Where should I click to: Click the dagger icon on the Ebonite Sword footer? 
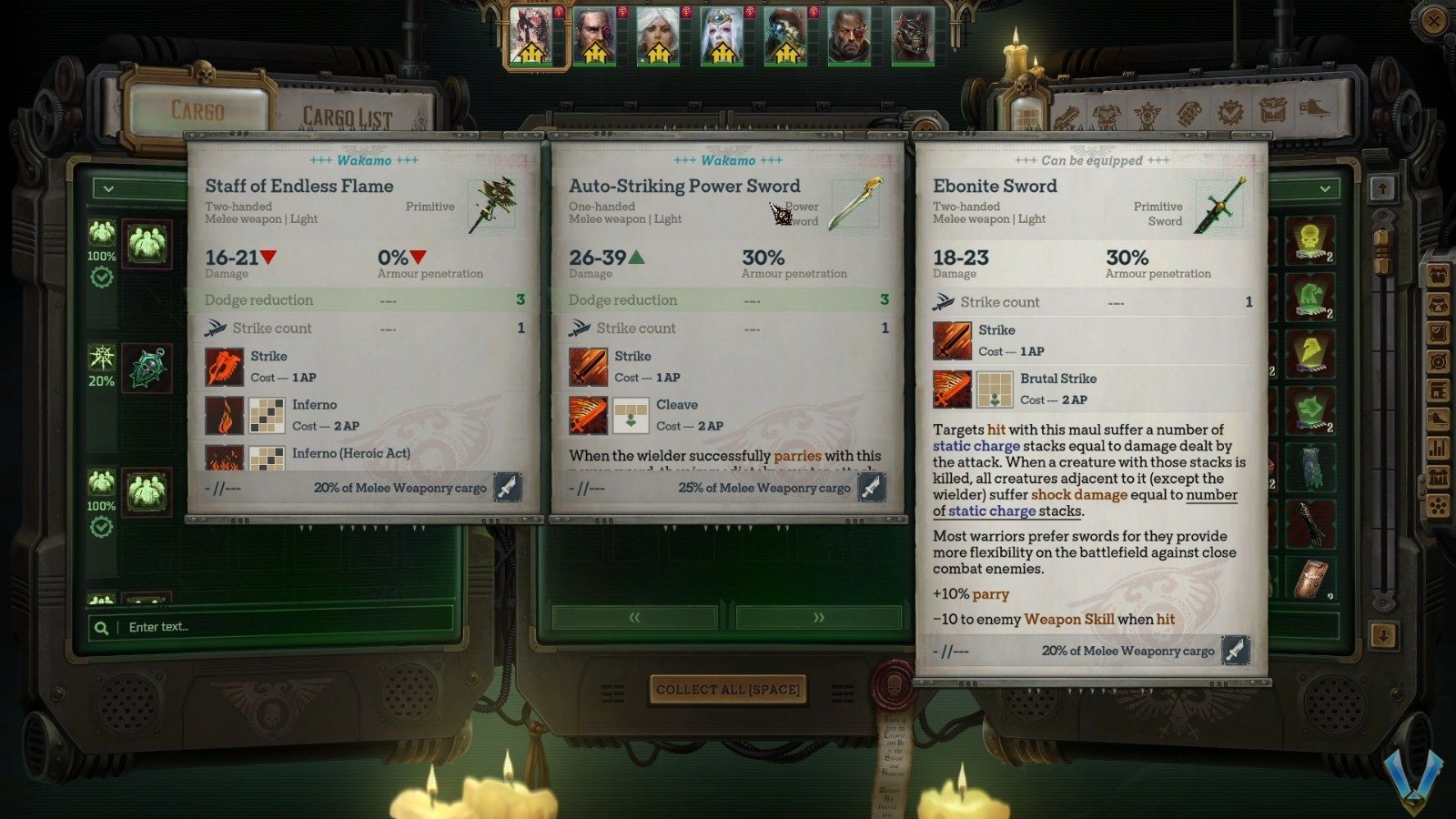pyautogui.click(x=1235, y=651)
